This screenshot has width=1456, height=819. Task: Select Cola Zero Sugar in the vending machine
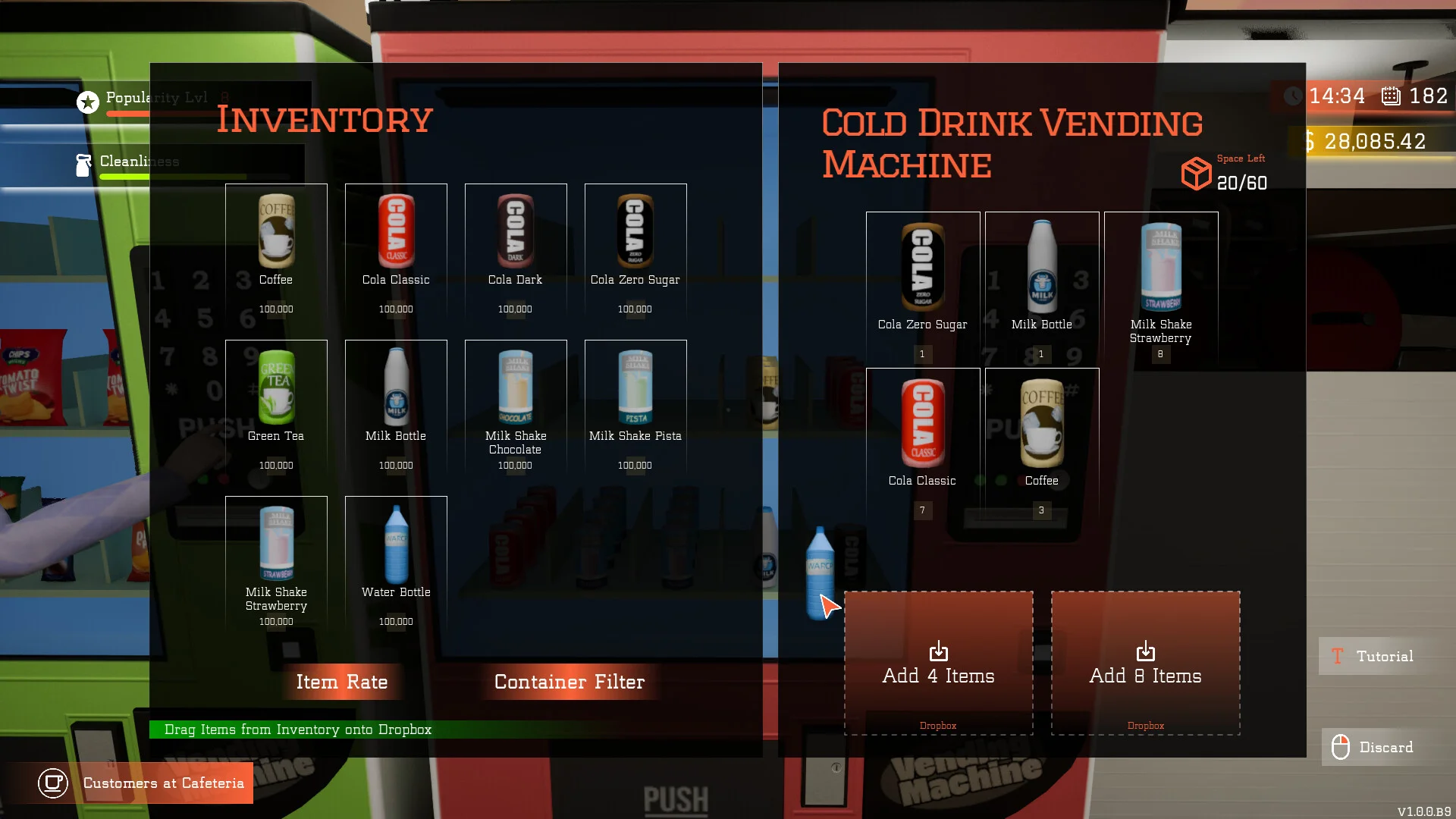coord(922,284)
